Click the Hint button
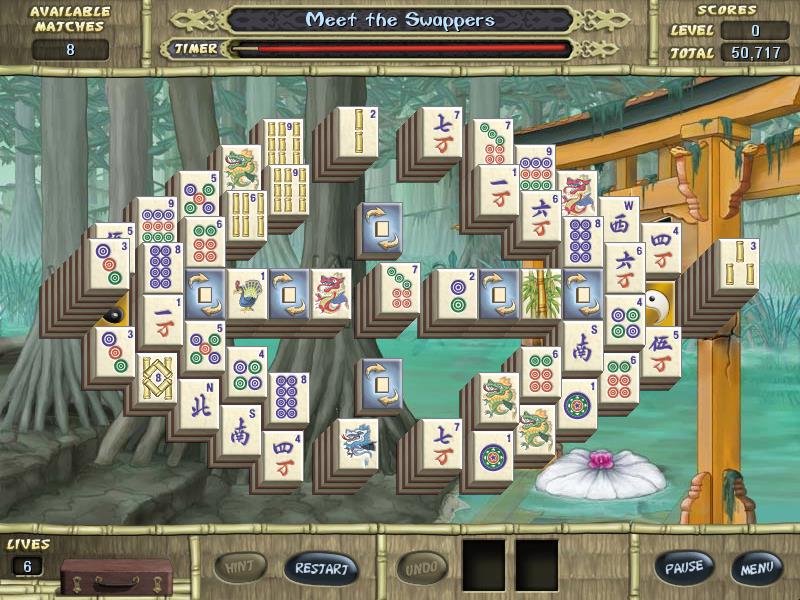 [240, 568]
